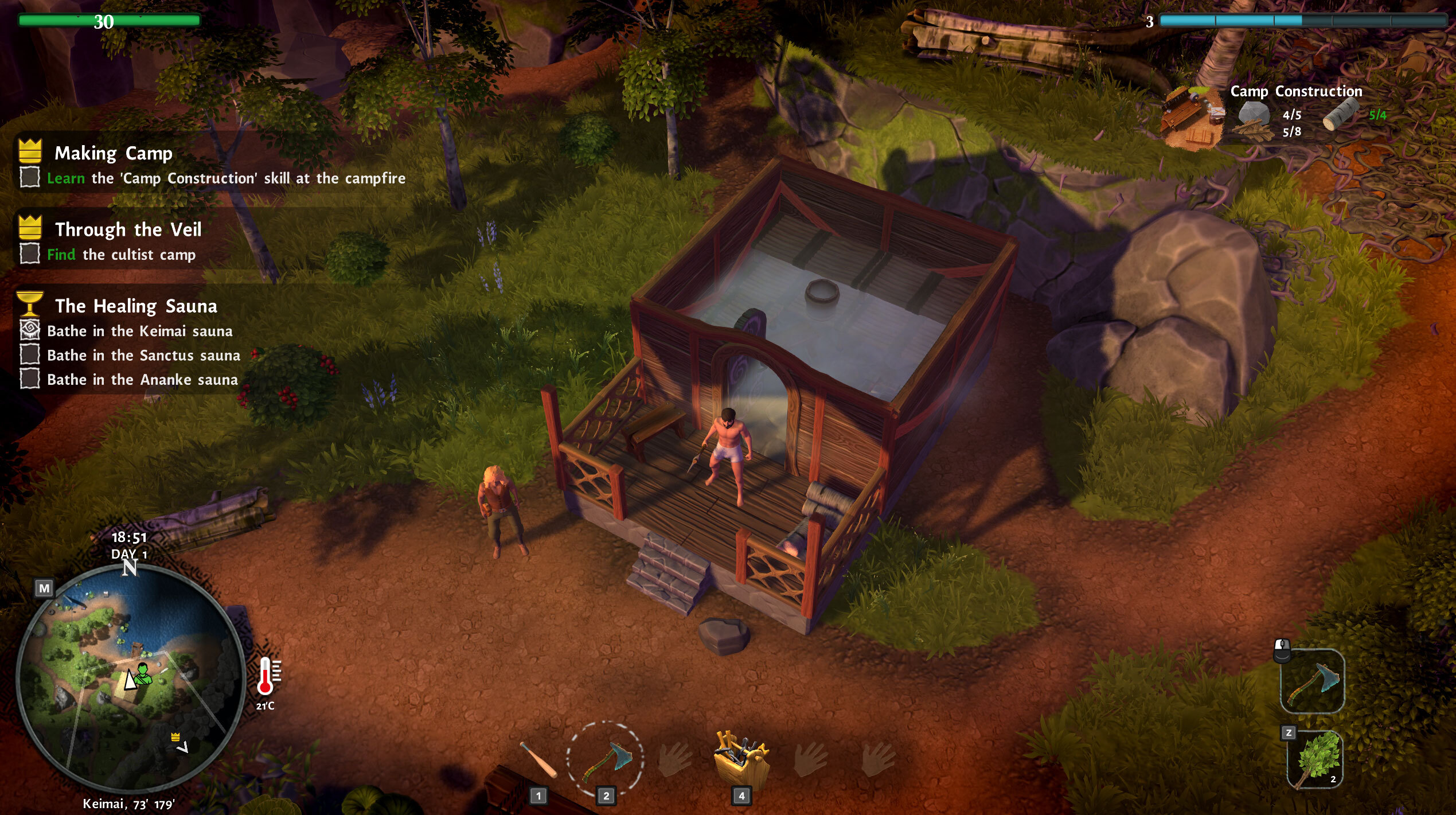Screen dimensions: 1456x815
Task: Select the wooden club hotbar slot
Action: 538,759
